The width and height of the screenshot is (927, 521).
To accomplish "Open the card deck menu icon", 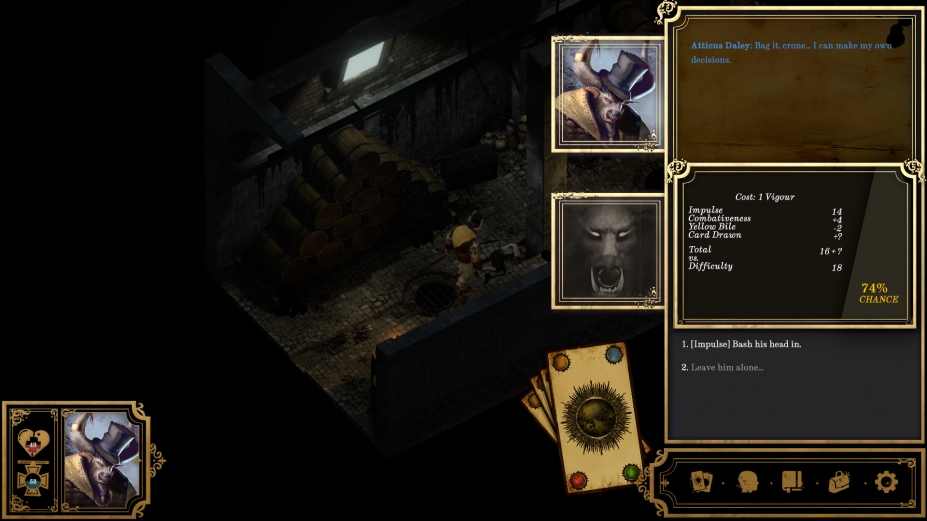I will 702,482.
